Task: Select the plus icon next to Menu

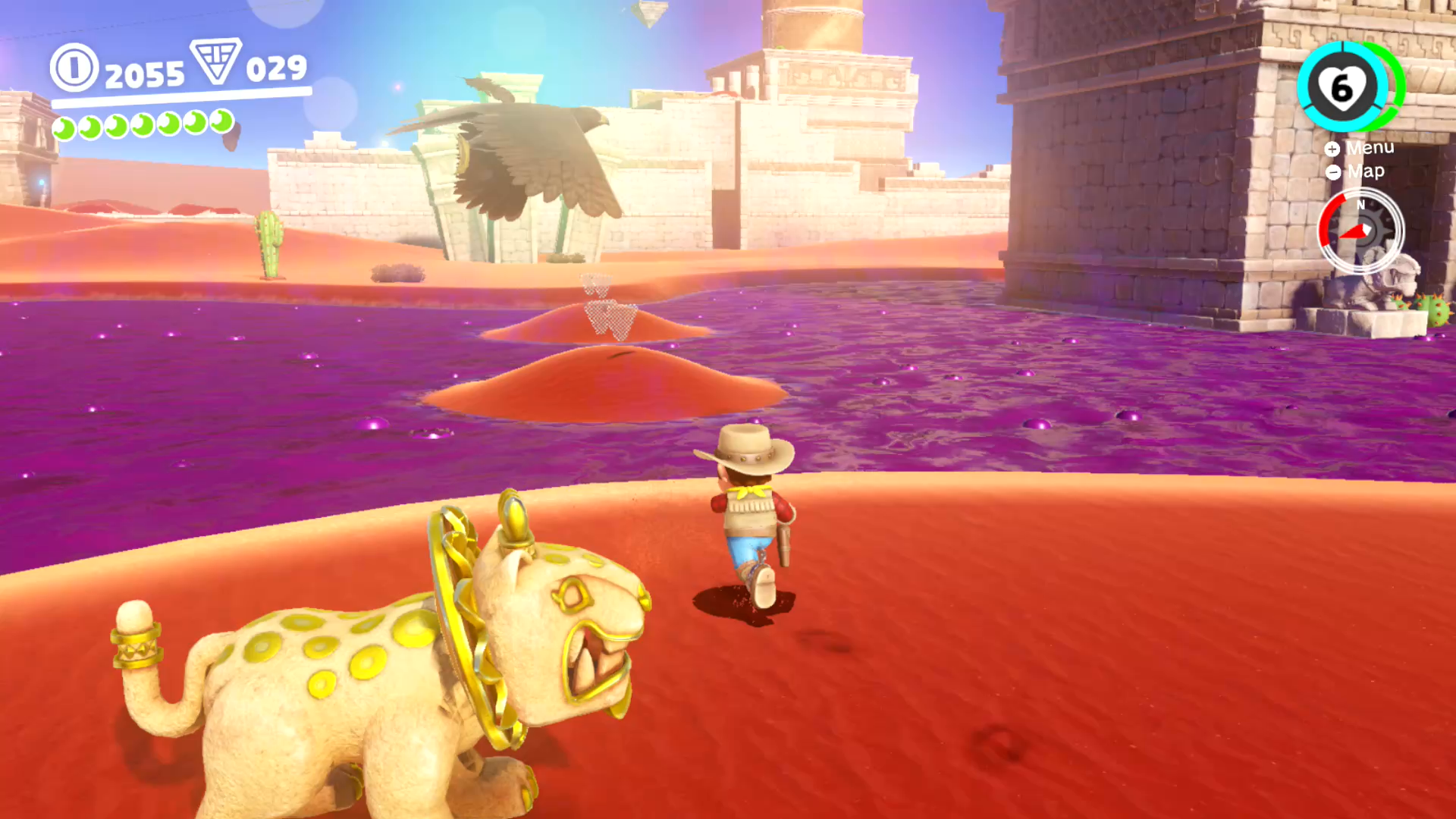Action: [x=1332, y=149]
